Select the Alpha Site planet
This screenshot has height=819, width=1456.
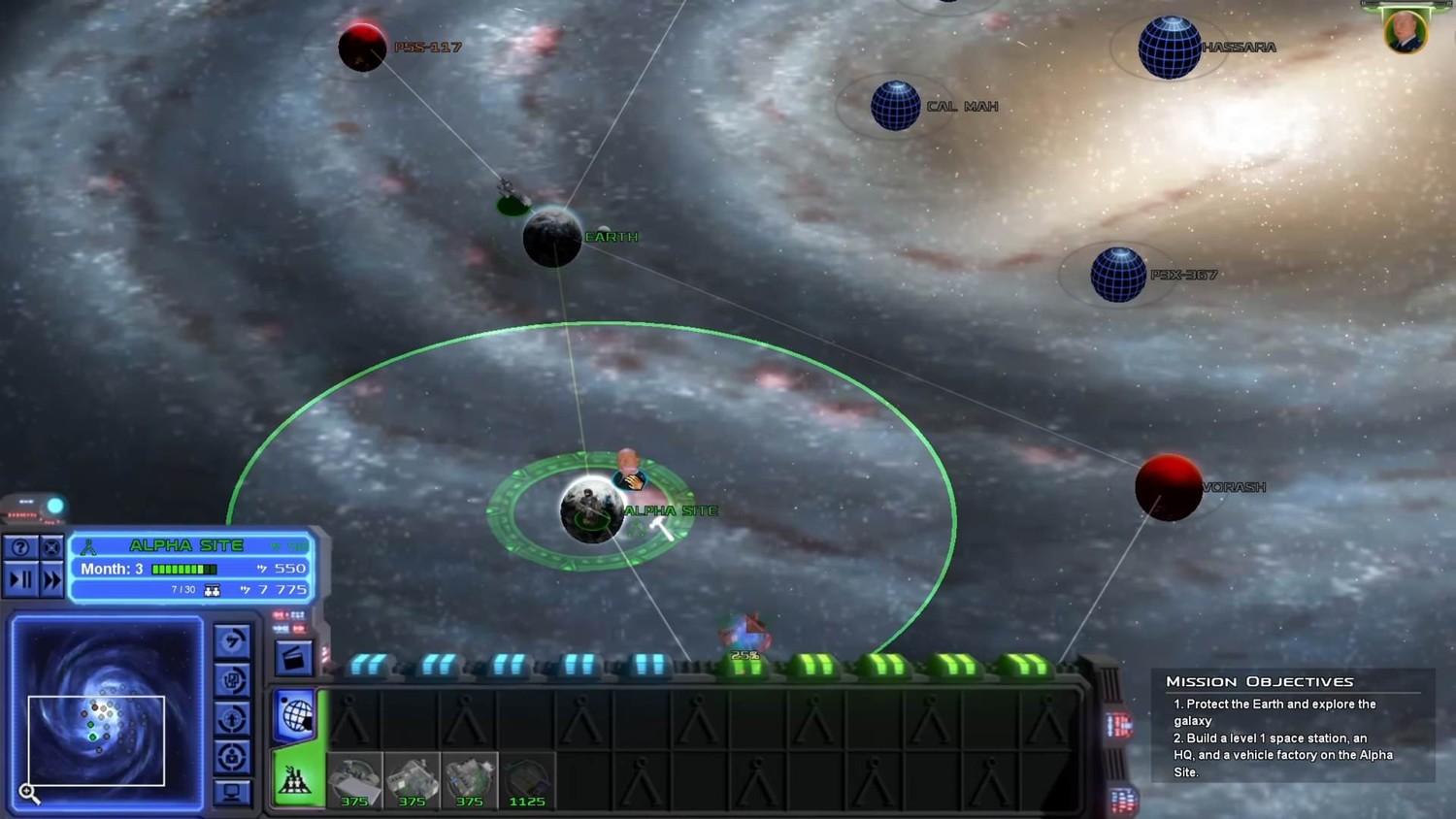pos(591,509)
